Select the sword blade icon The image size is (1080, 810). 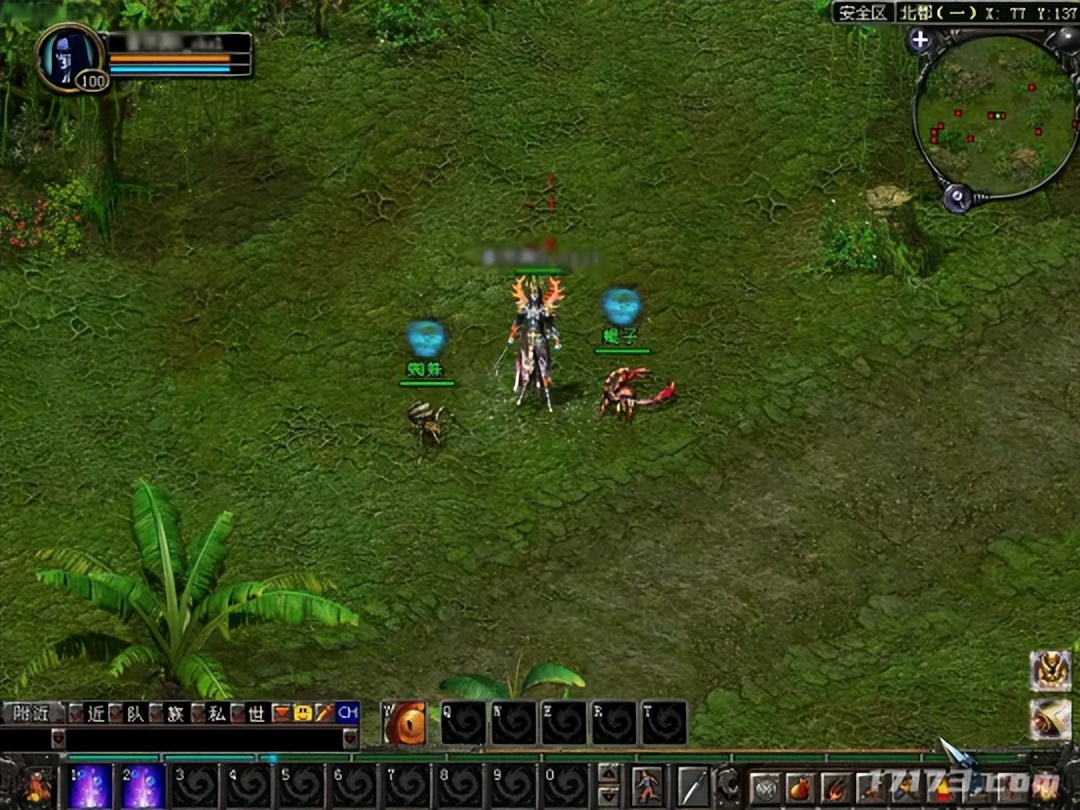pos(693,786)
